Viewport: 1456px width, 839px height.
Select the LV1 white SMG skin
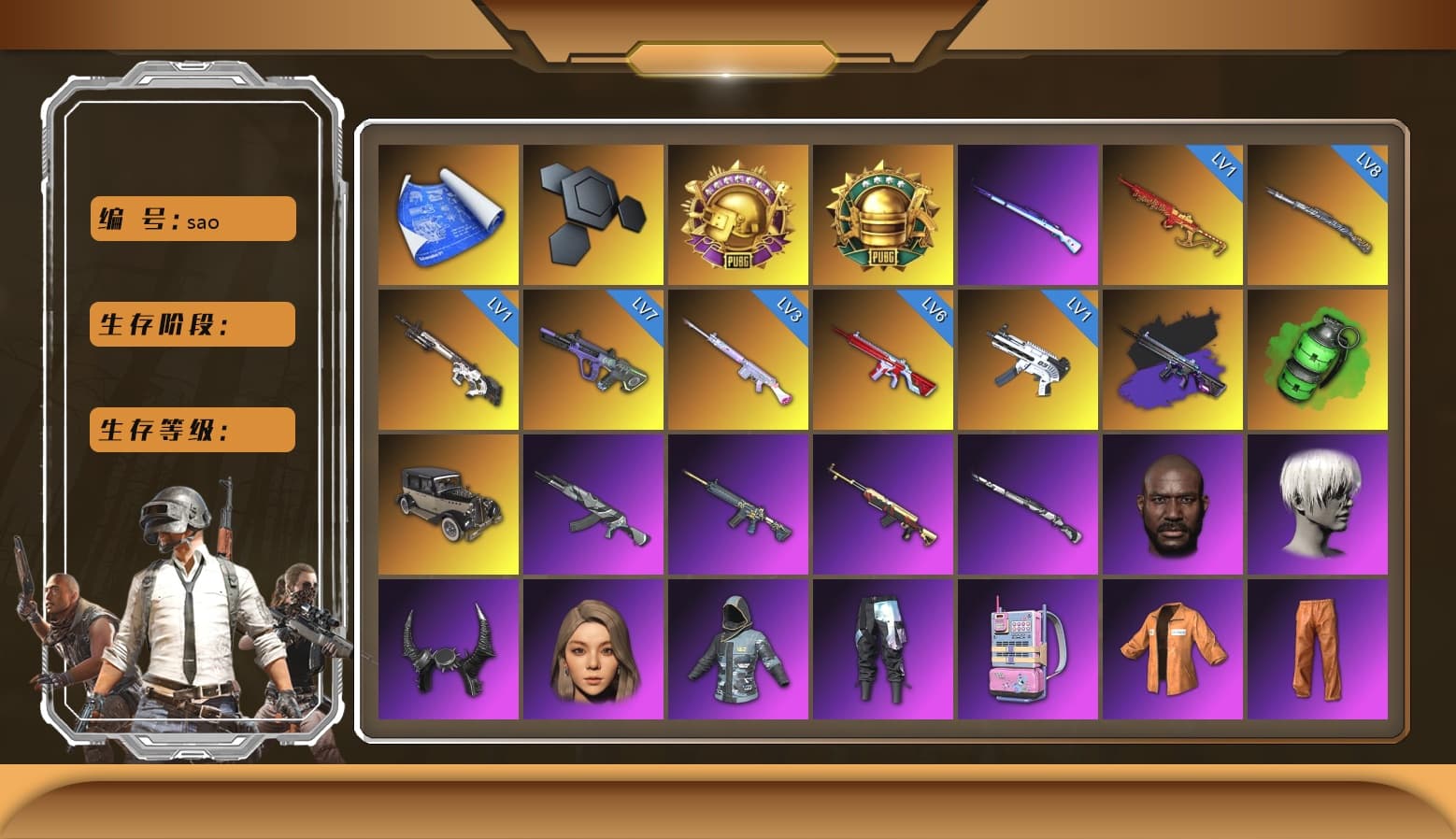point(1028,360)
